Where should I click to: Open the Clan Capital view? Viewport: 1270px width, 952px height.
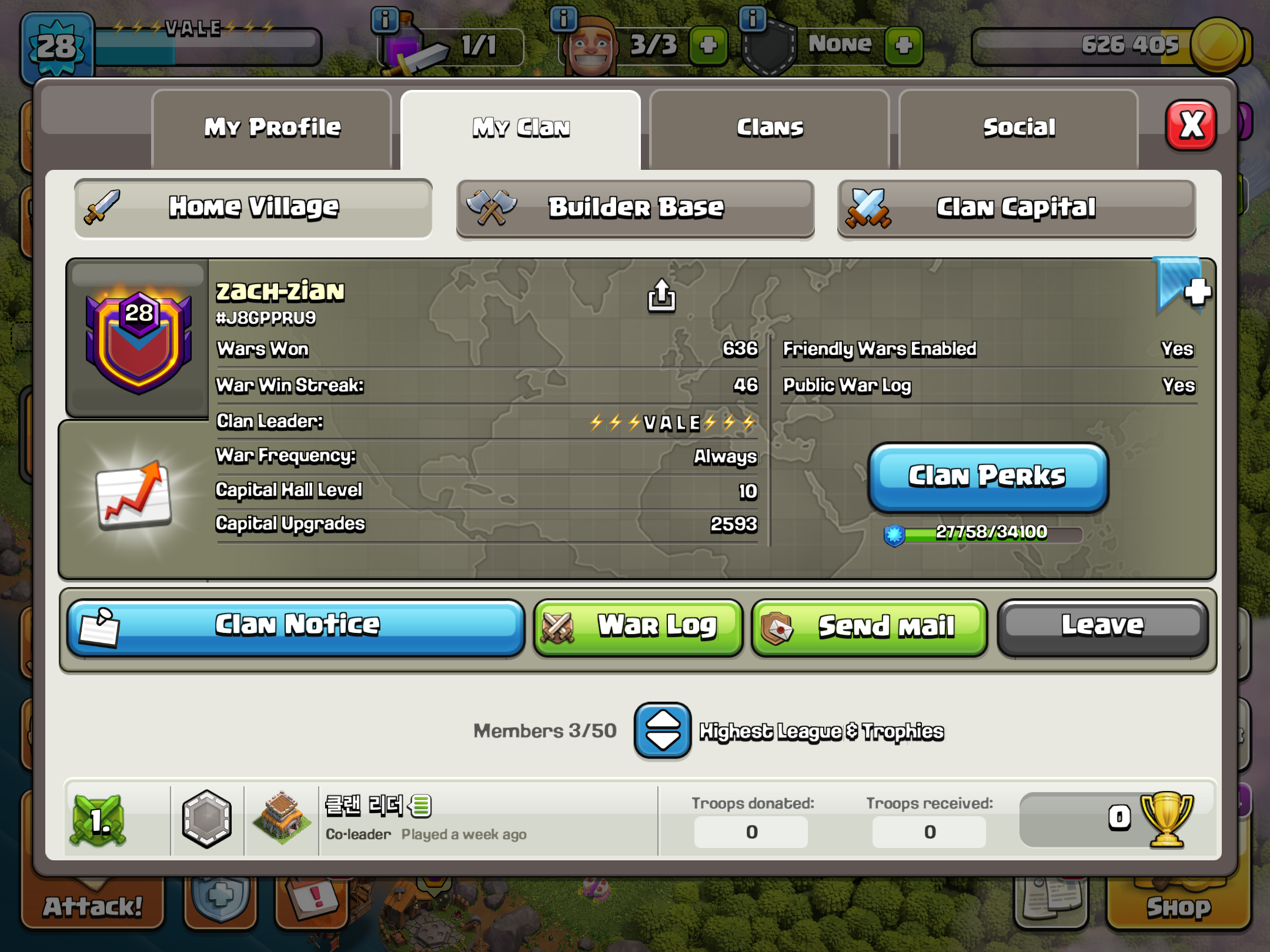pyautogui.click(x=1016, y=208)
